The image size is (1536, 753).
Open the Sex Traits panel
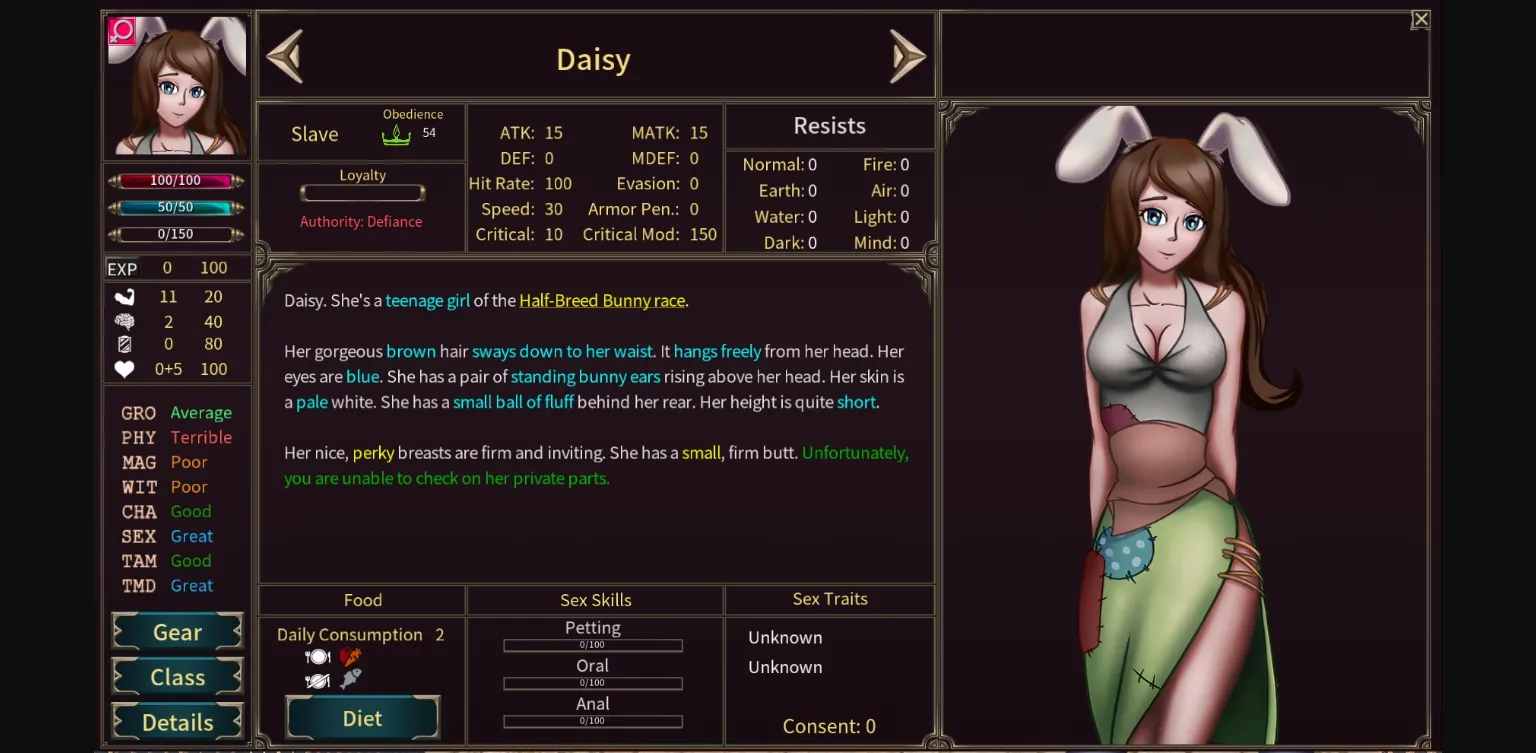click(x=828, y=599)
